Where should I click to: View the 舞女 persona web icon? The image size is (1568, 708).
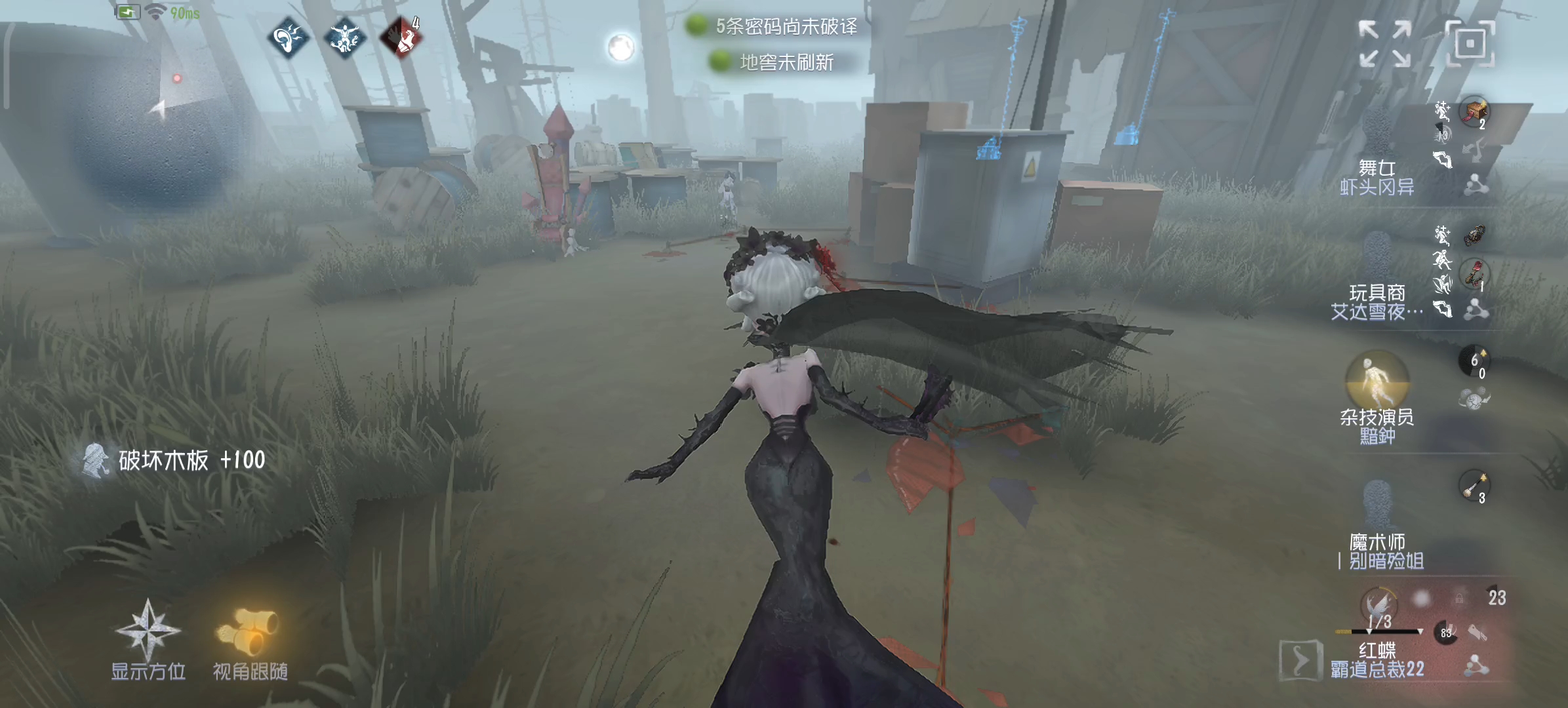click(1476, 184)
